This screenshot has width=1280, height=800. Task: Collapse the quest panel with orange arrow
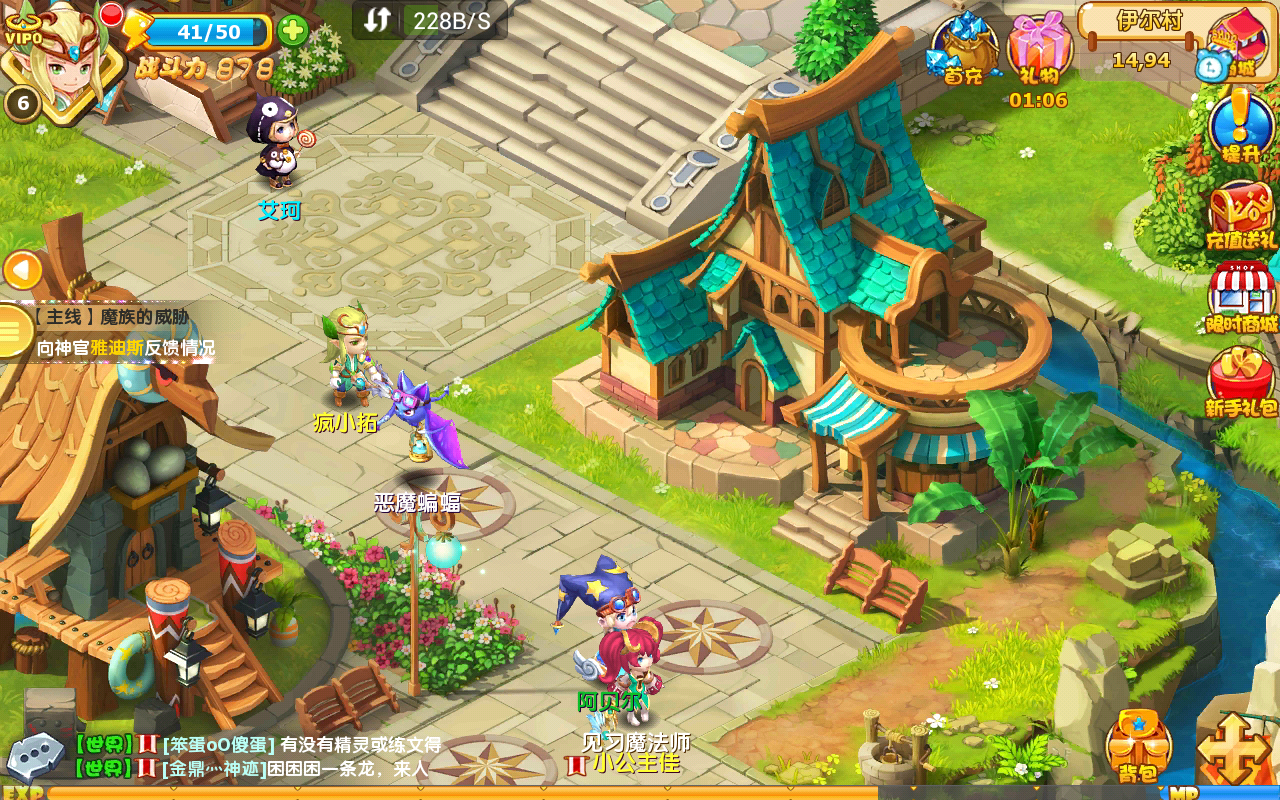22,270
